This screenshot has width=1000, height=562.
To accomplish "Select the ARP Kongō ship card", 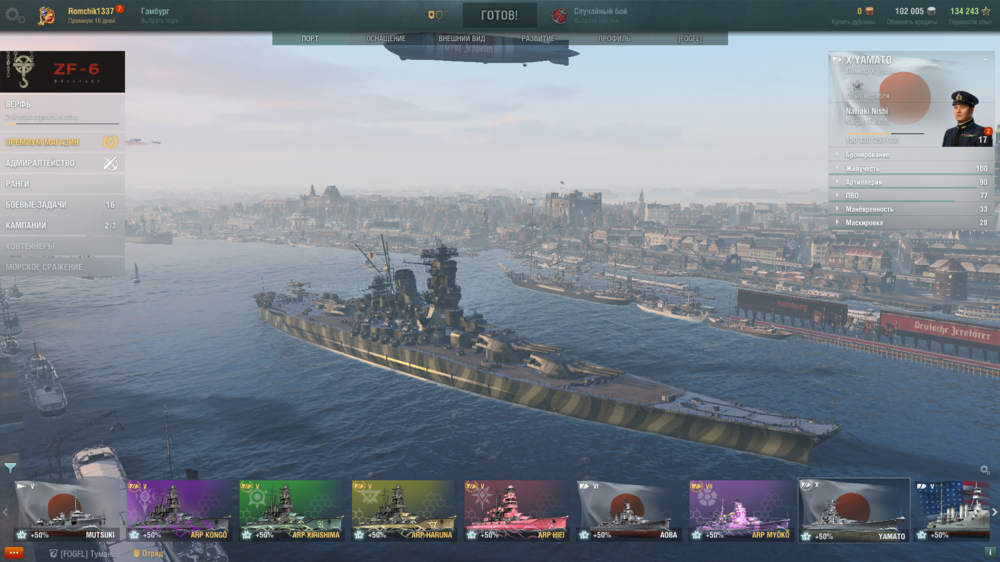I will coord(179,510).
